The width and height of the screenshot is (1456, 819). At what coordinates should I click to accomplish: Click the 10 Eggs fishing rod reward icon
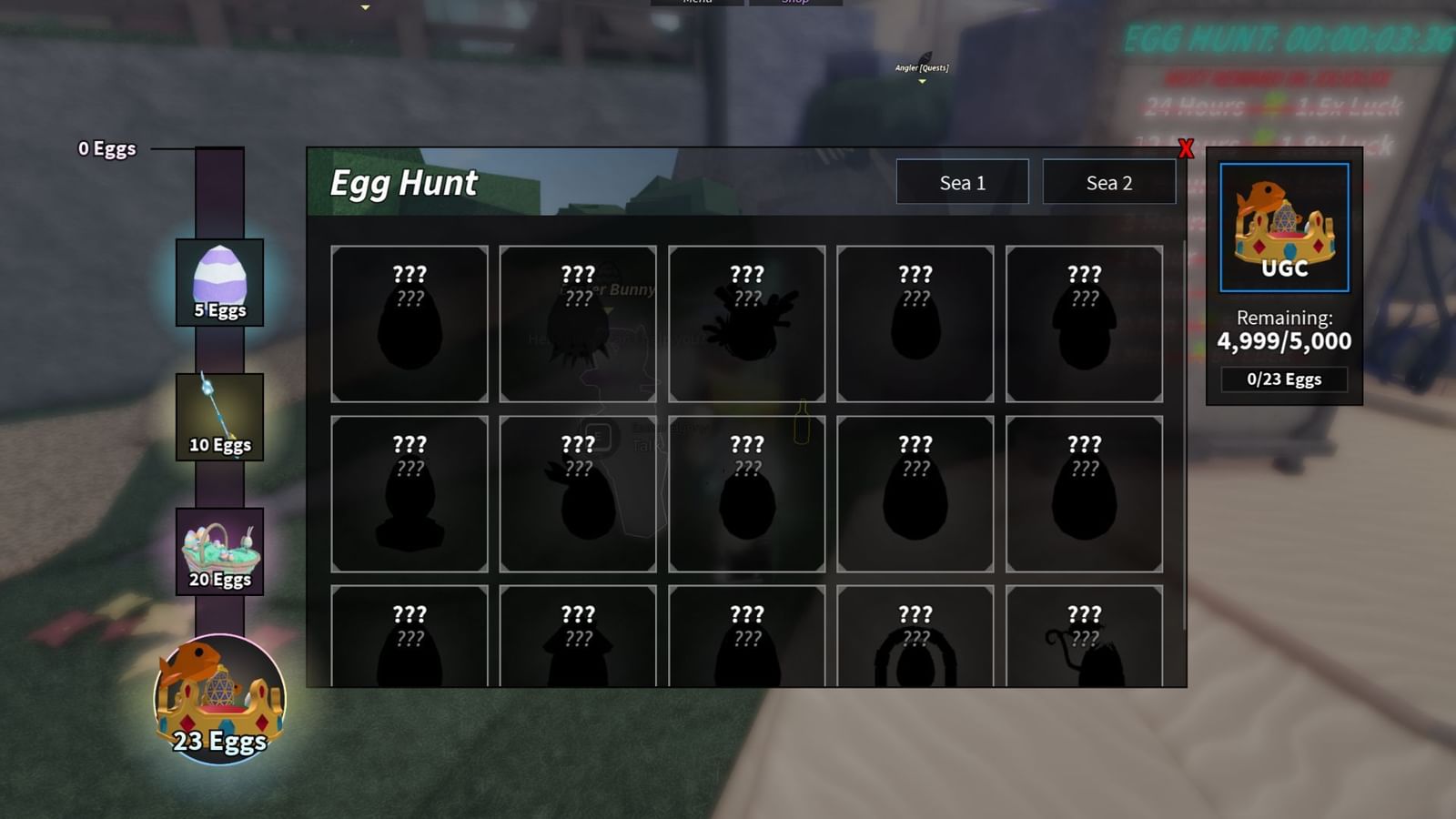(x=217, y=414)
